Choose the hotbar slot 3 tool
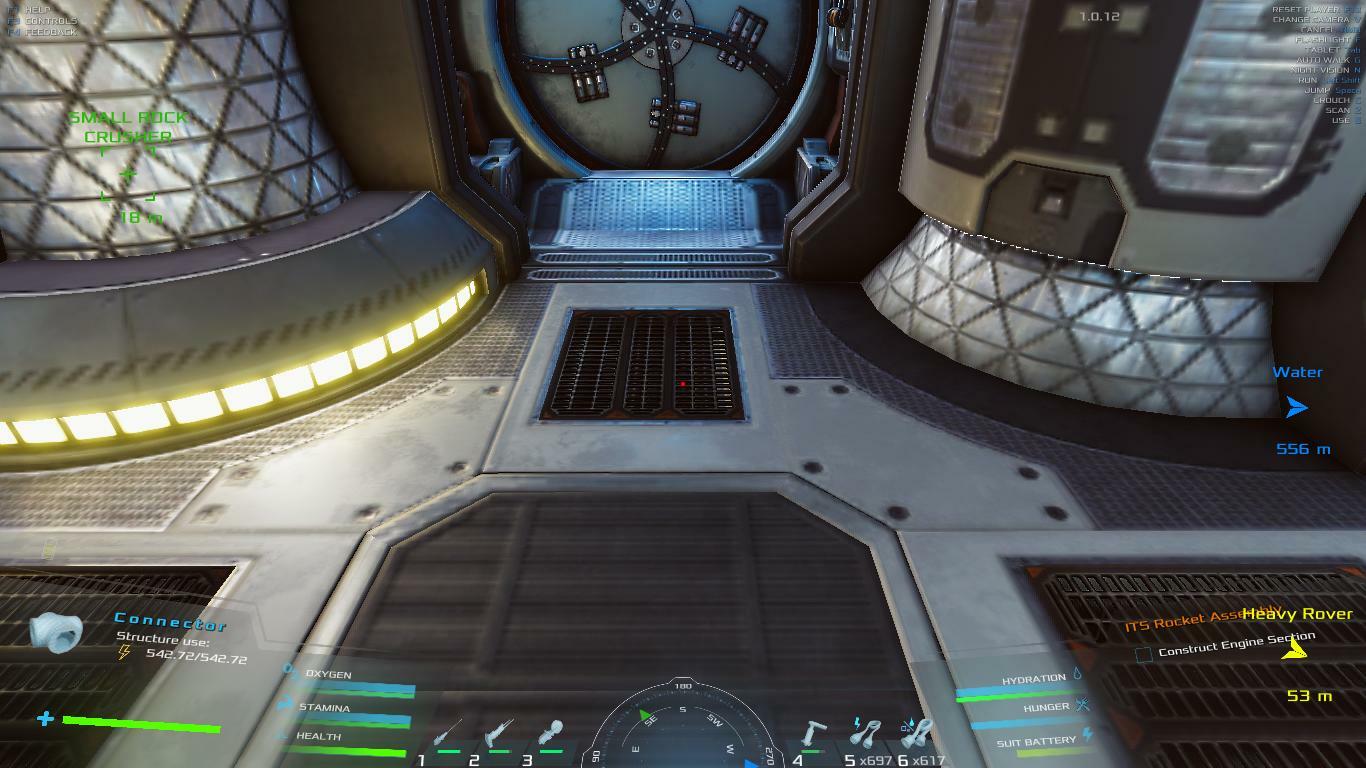 [551, 734]
